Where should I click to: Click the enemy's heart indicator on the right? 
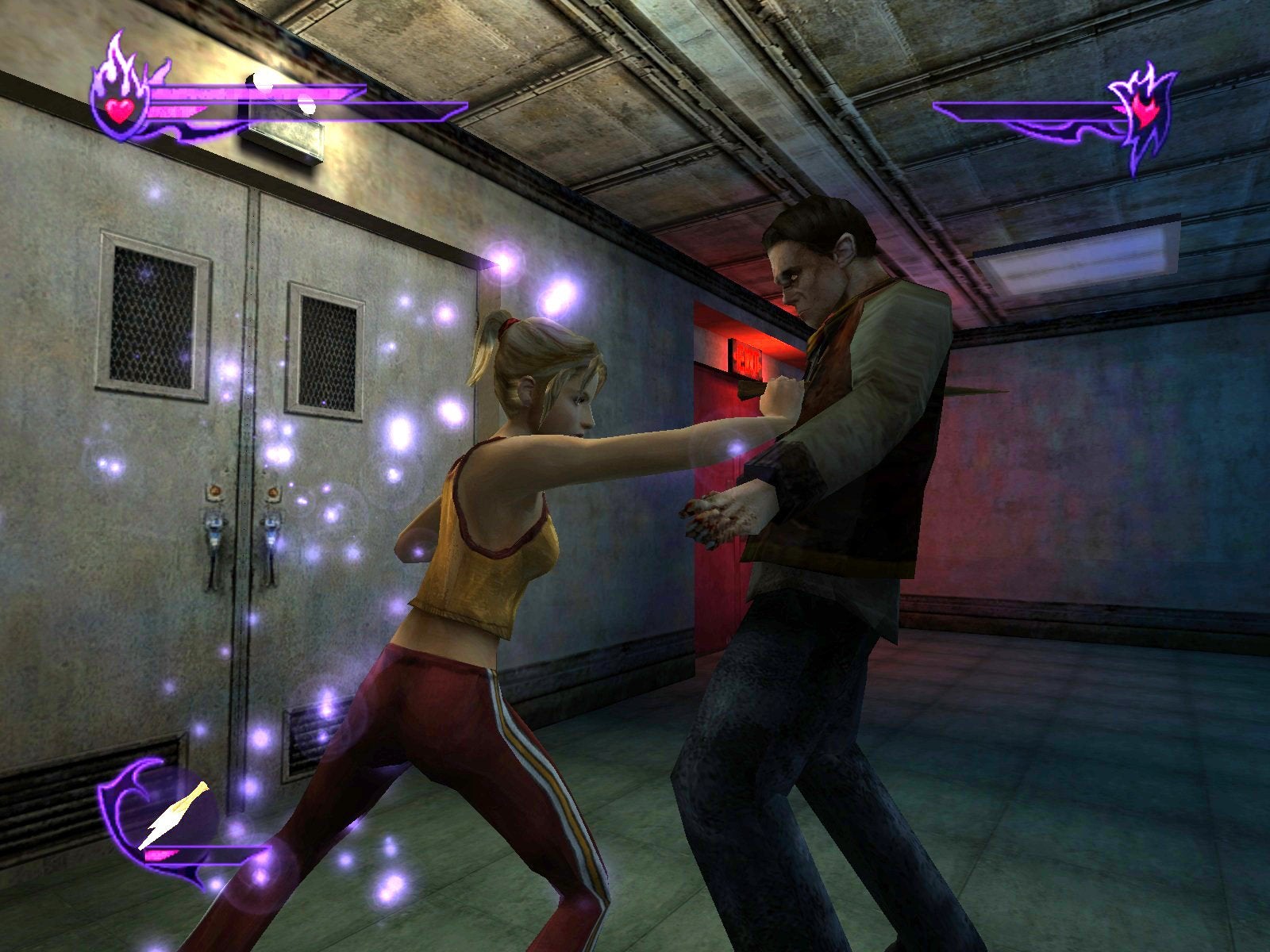(x=1145, y=111)
